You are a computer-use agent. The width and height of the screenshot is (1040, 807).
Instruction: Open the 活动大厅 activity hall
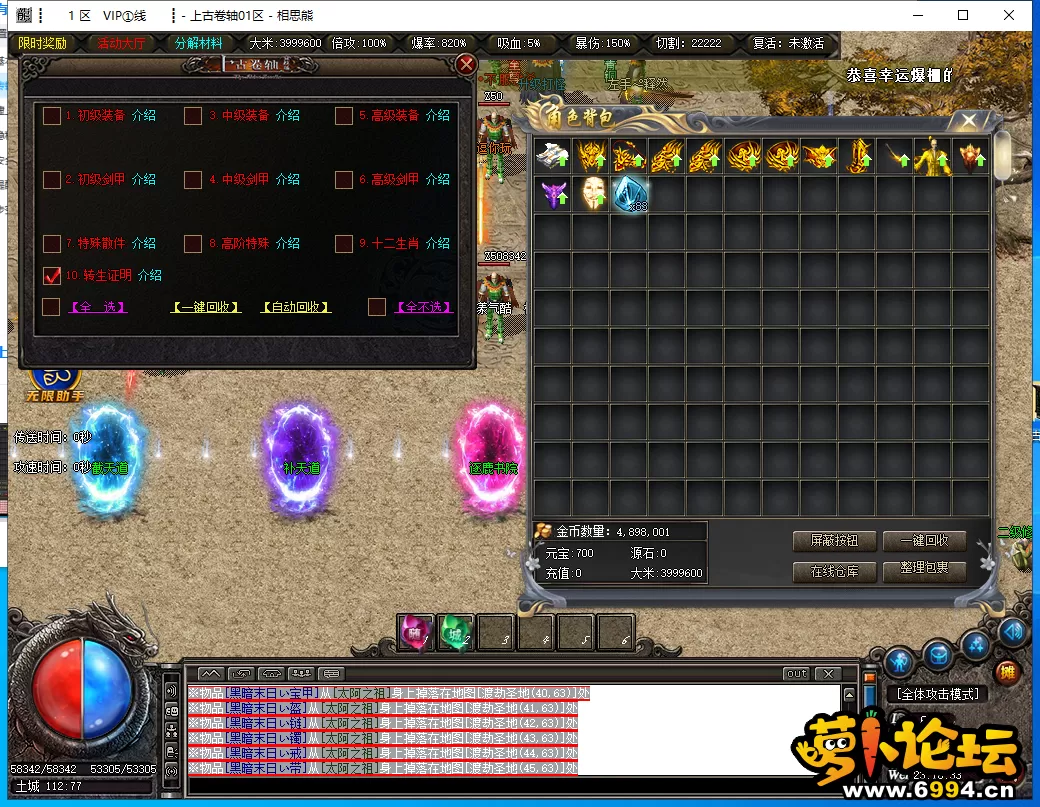[x=121, y=44]
